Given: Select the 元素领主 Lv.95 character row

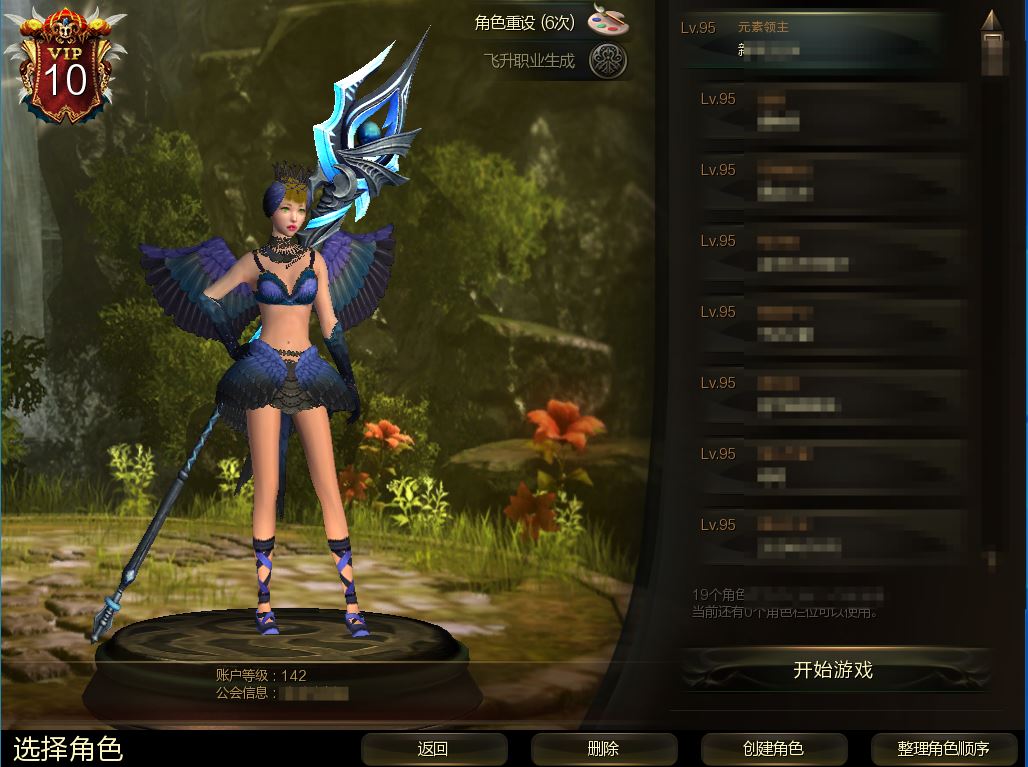Looking at the screenshot, I should (815, 39).
